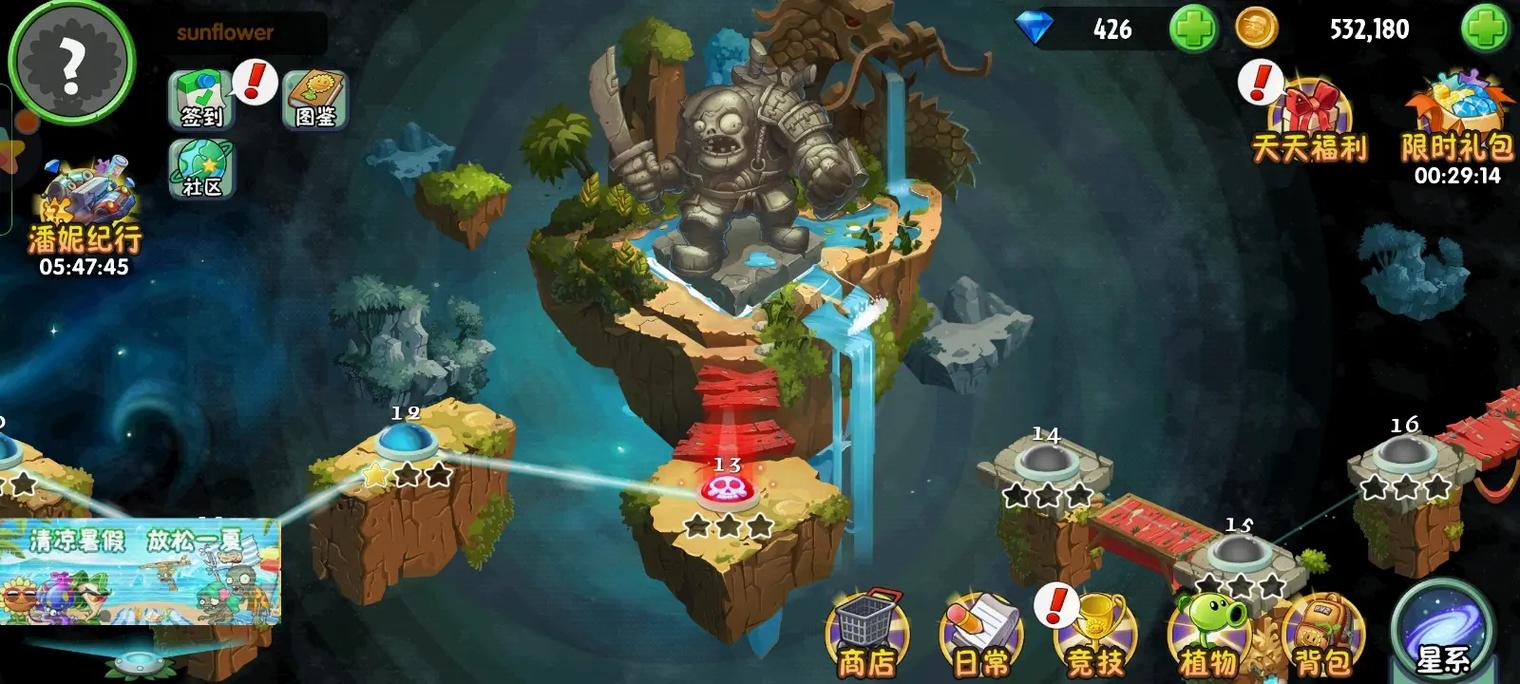Add more blue diamonds with green plus
1520x684 pixels.
(1193, 28)
